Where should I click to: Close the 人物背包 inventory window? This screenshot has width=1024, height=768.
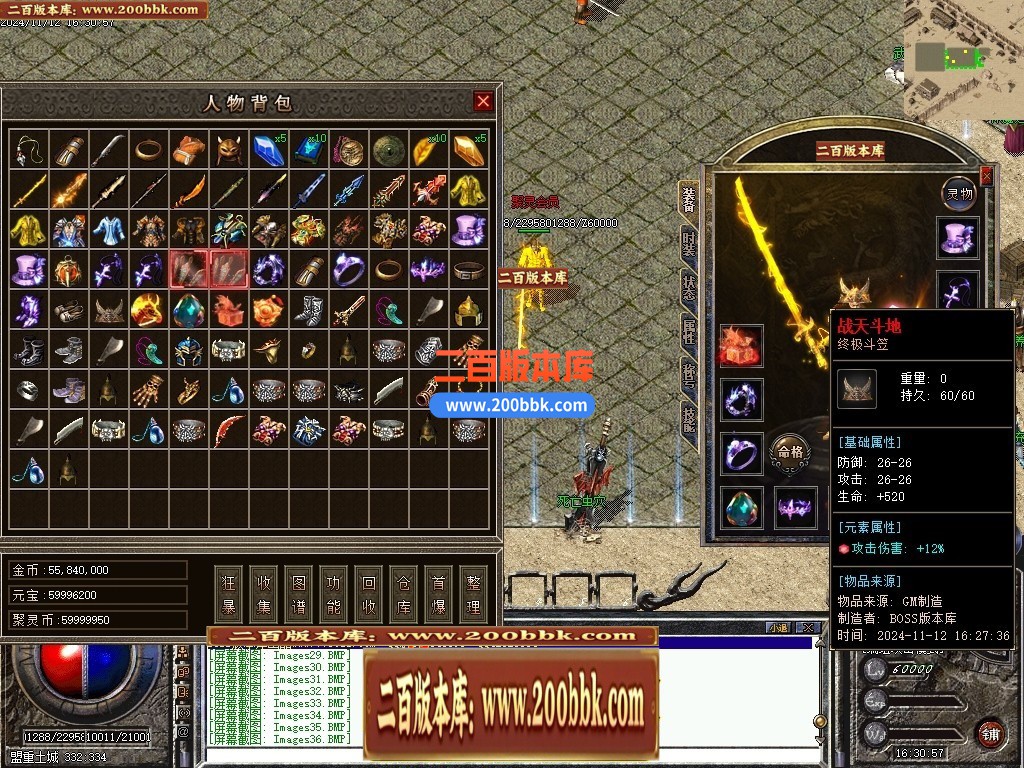[x=483, y=101]
